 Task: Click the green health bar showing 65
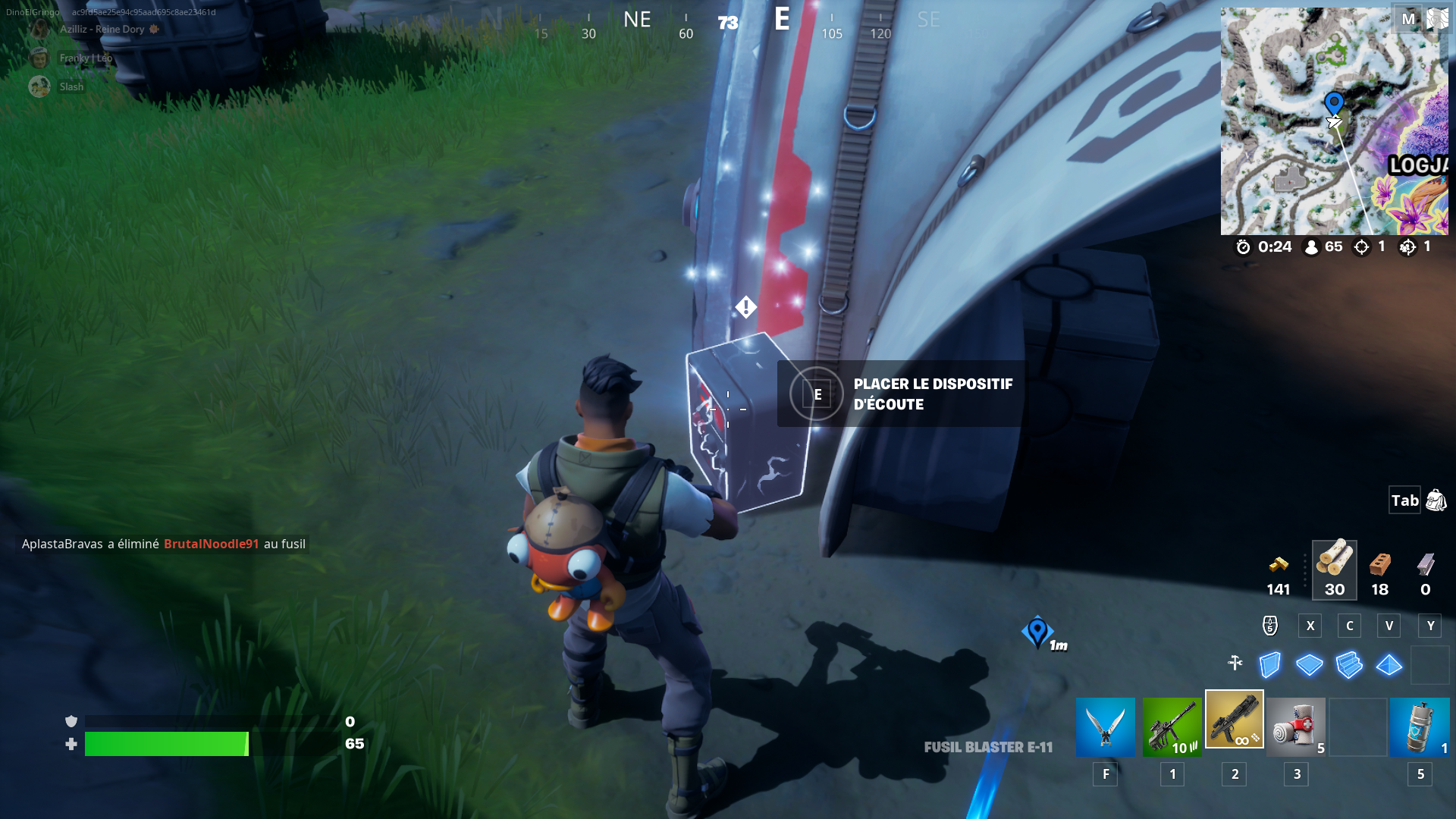point(167,744)
